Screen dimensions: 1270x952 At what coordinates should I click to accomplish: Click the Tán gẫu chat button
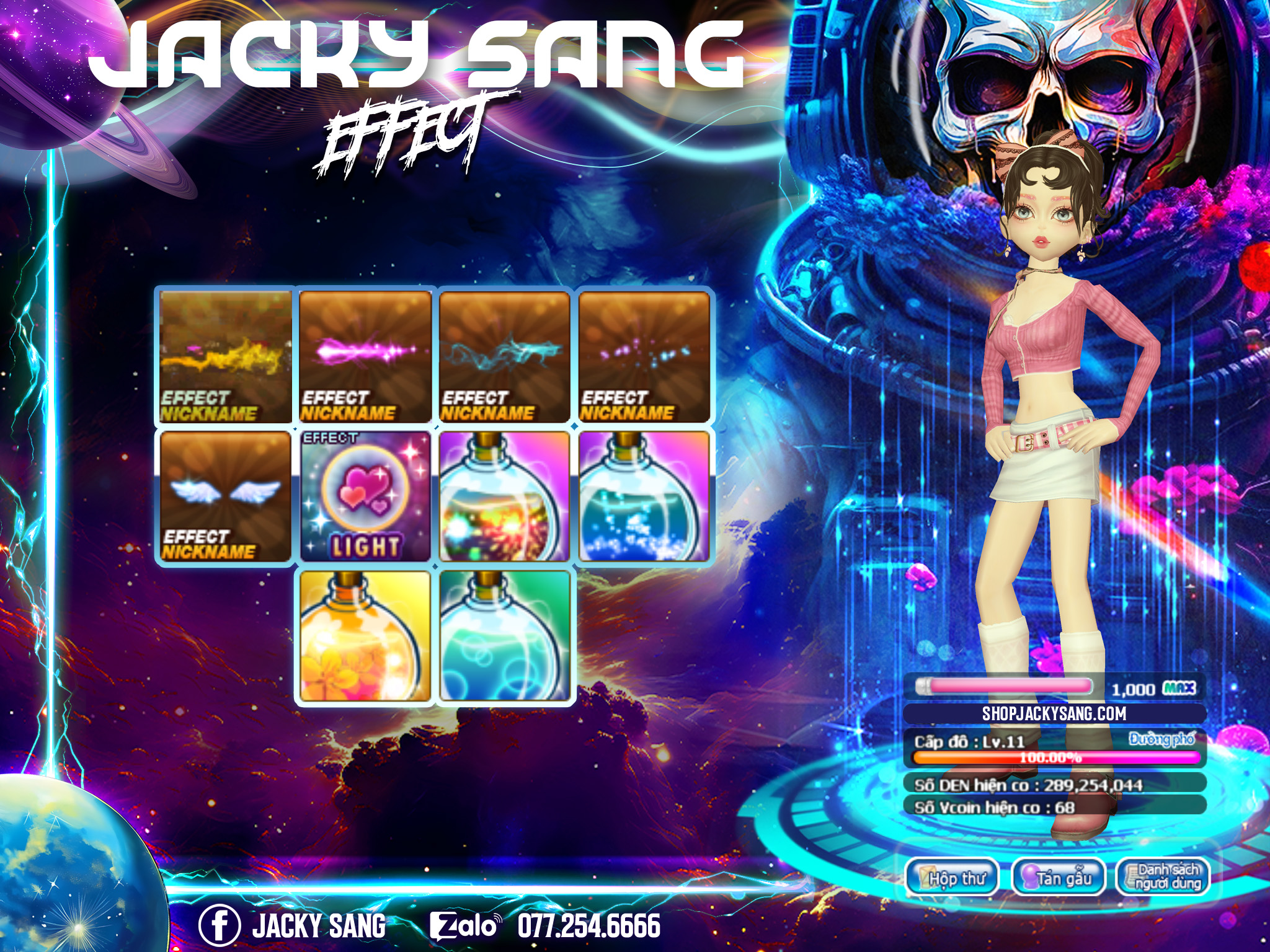(x=1059, y=878)
